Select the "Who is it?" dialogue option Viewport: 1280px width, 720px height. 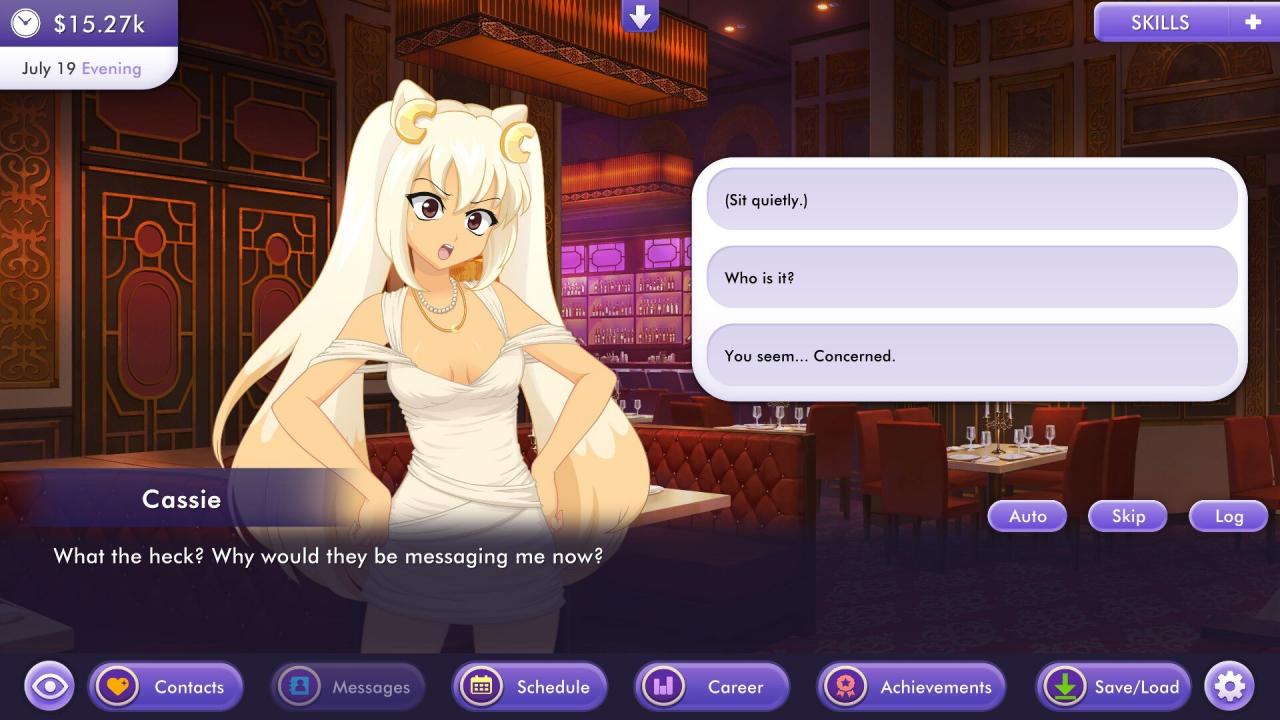click(971, 278)
